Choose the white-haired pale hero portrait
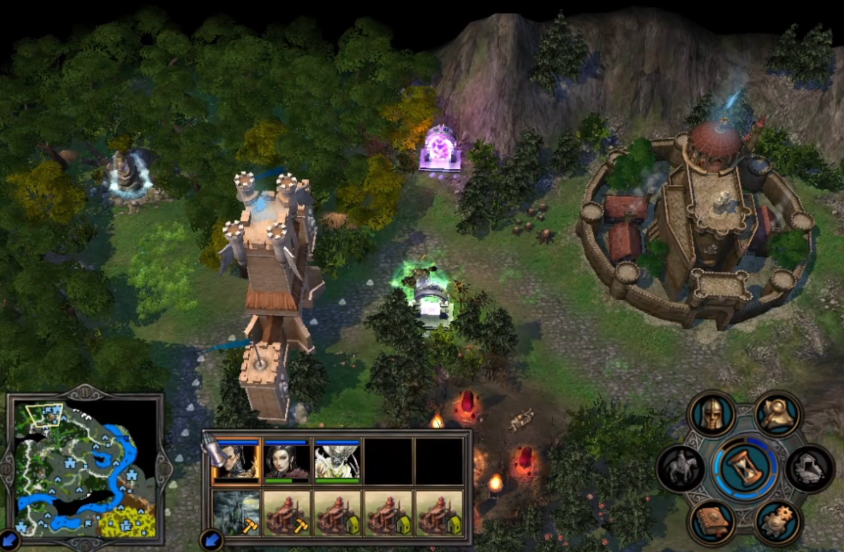844x552 pixels. (337, 461)
